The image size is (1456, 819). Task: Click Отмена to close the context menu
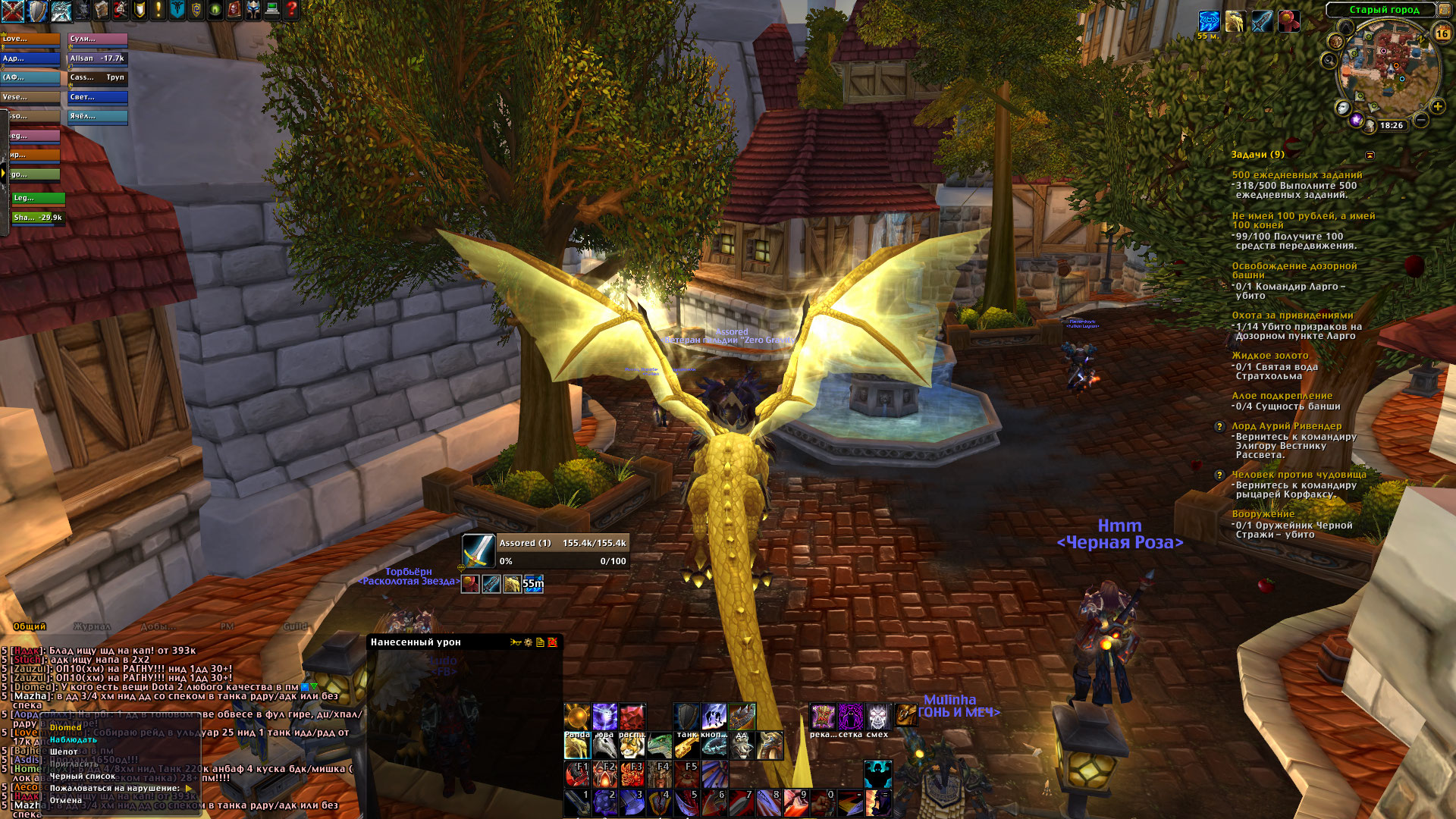[x=66, y=800]
